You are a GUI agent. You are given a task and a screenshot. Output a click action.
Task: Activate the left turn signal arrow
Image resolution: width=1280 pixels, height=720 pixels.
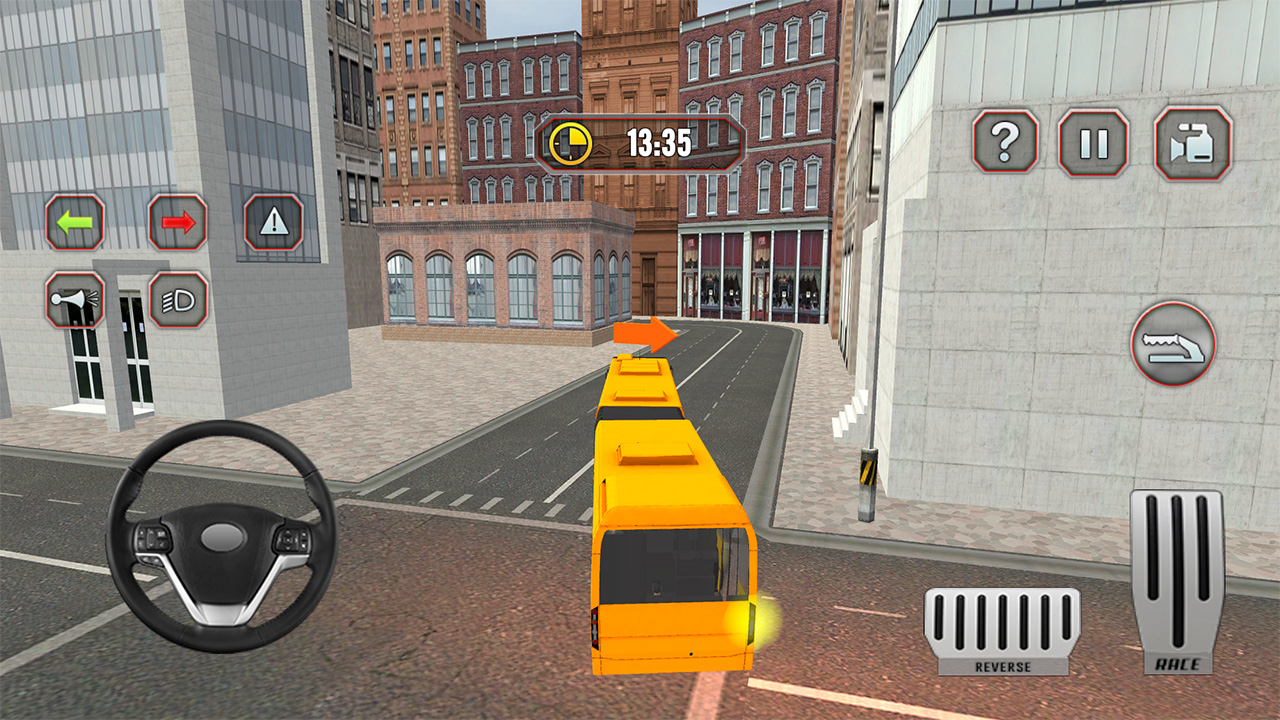[x=74, y=223]
